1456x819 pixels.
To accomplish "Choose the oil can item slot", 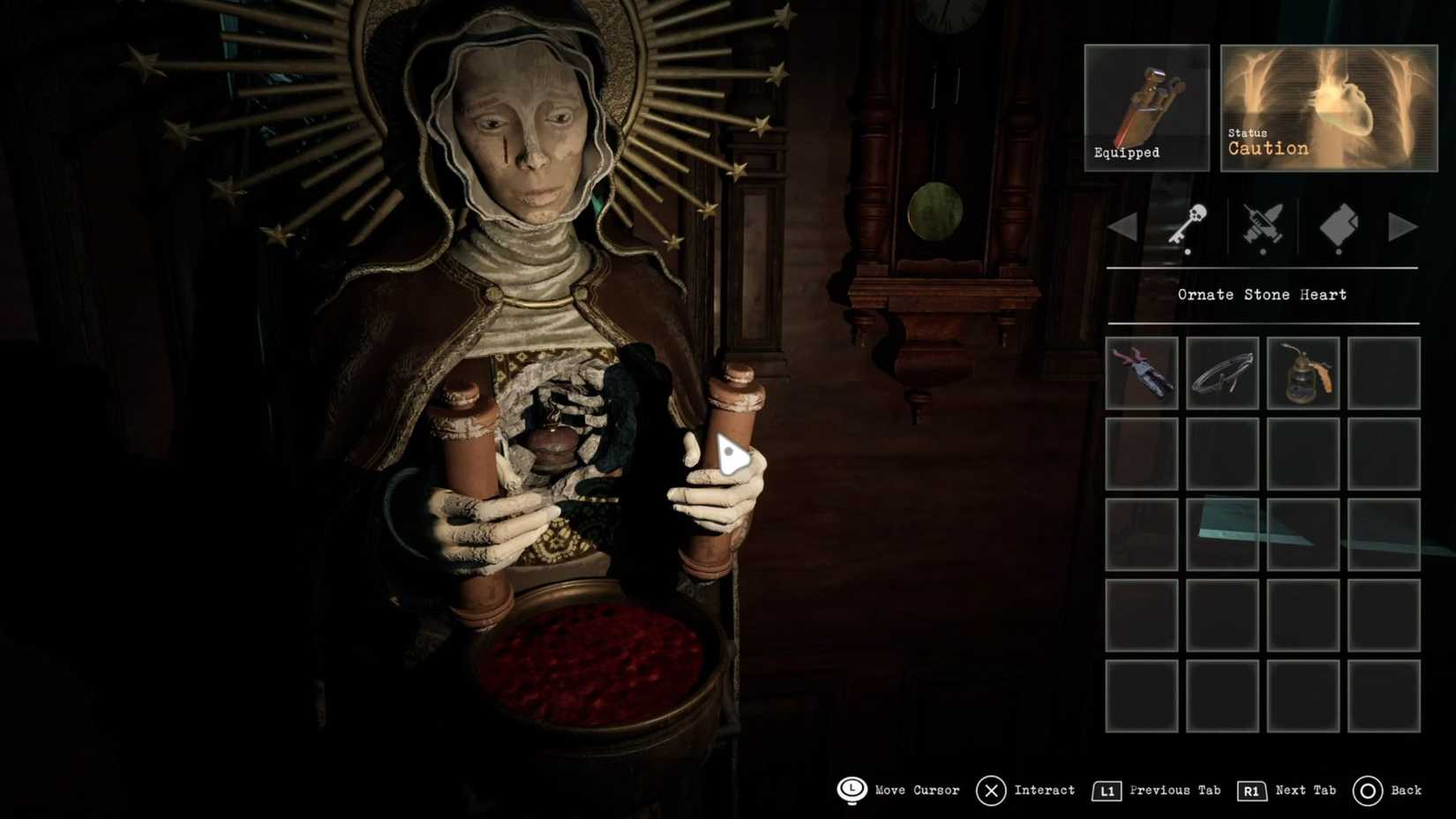I will click(x=1303, y=372).
